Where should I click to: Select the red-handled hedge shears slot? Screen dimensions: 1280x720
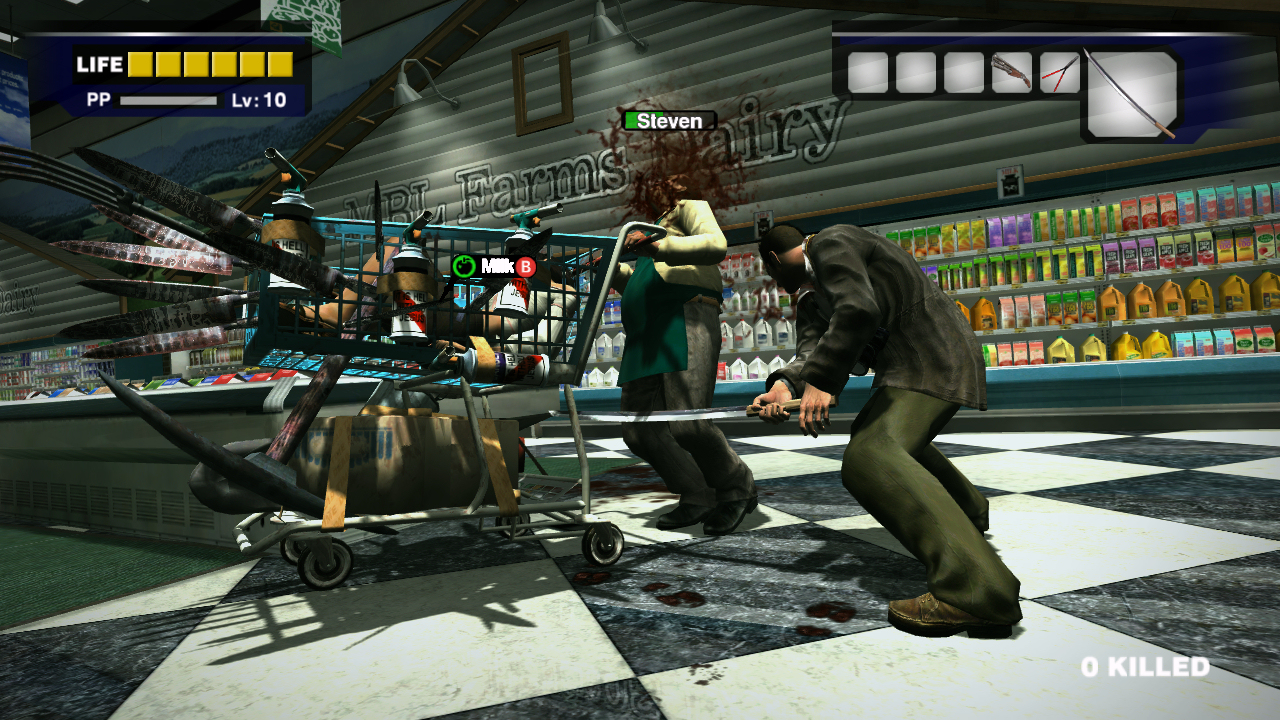[x=1059, y=72]
